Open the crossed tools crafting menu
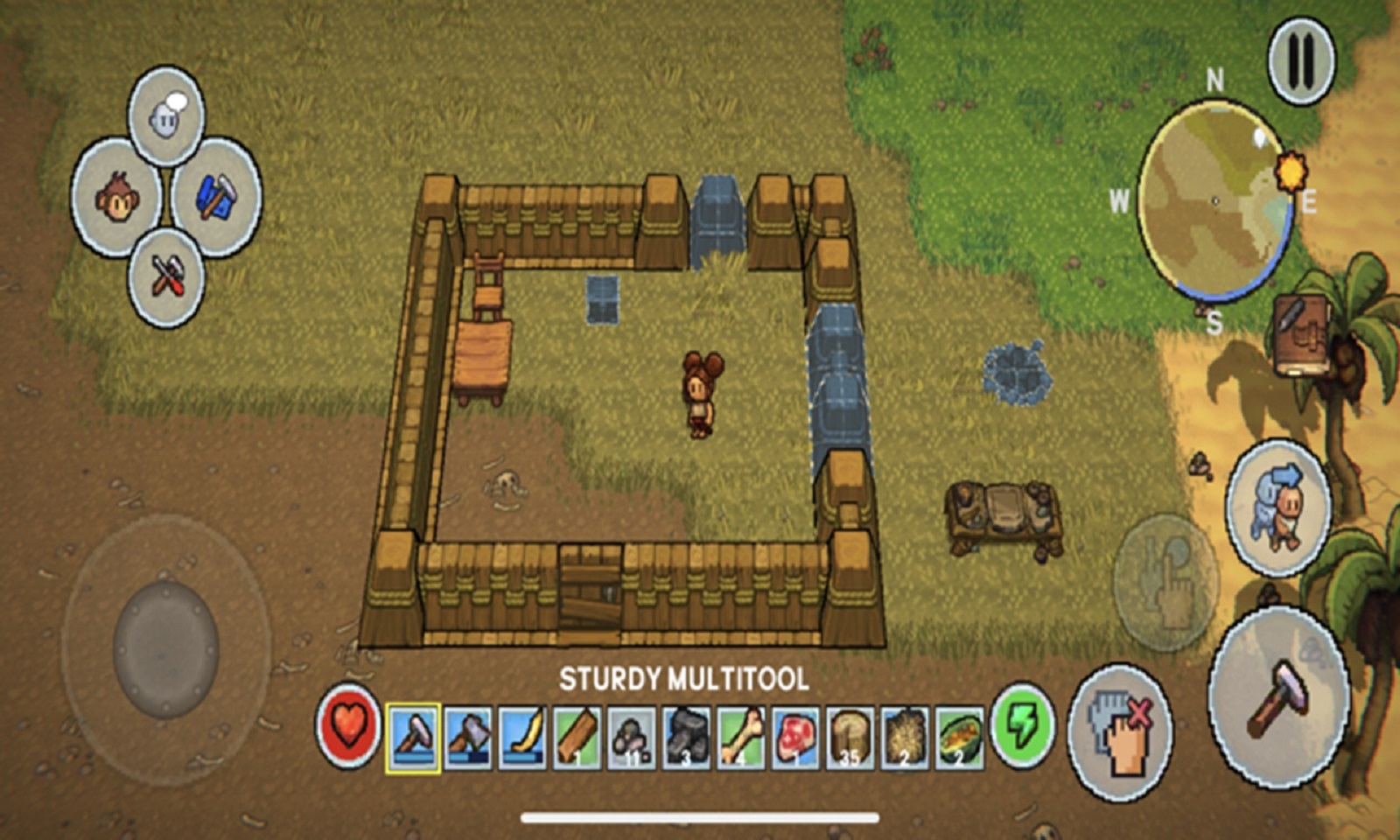Image resolution: width=1400 pixels, height=840 pixels. tap(166, 277)
